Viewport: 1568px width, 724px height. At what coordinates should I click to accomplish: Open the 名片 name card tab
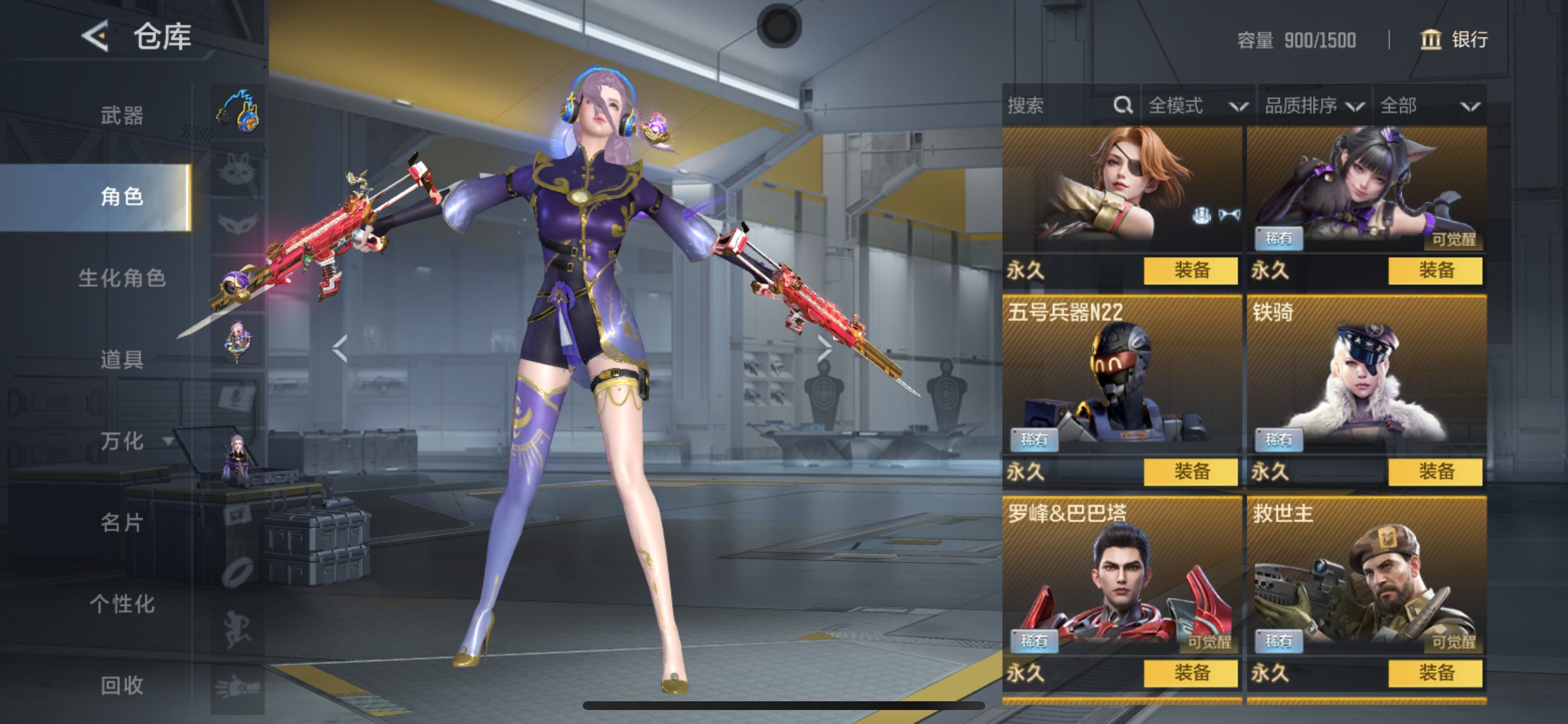pos(122,522)
